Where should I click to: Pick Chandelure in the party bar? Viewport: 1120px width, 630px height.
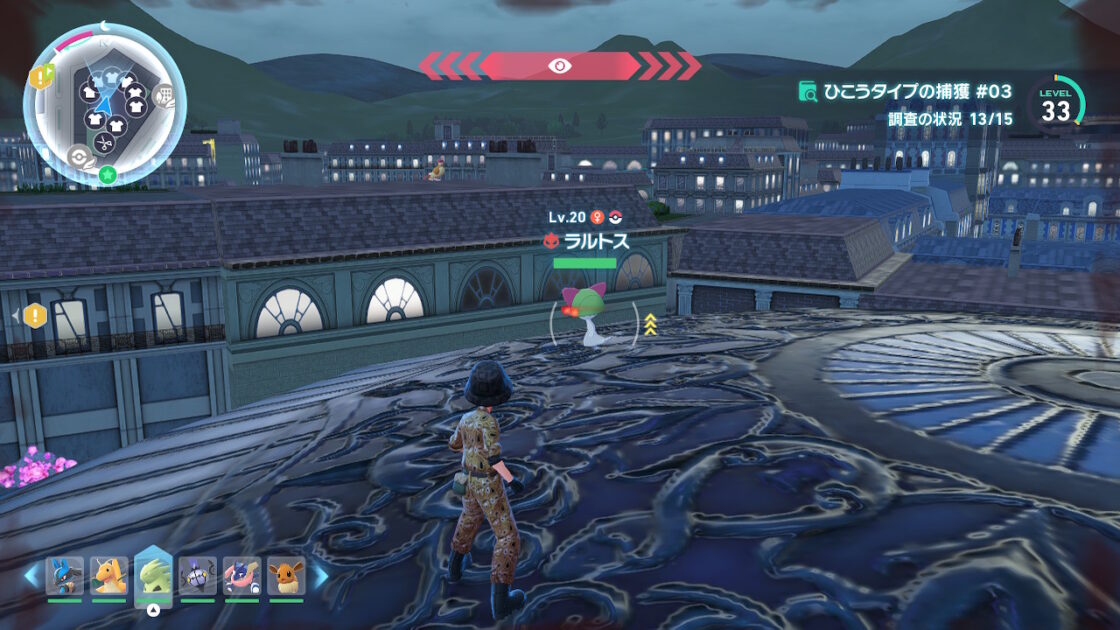click(197, 576)
